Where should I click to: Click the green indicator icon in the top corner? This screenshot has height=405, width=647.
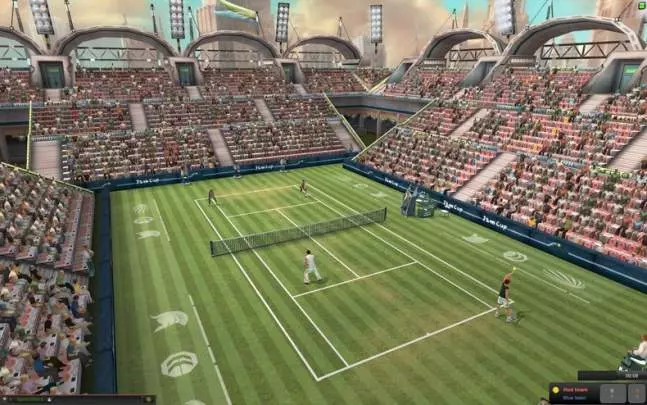(641, 4)
